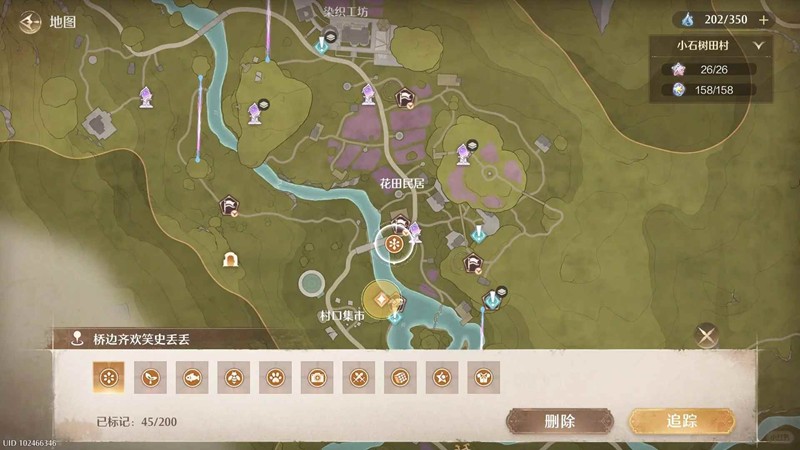
Task: Click the circled custom marker on the map
Action: (394, 244)
